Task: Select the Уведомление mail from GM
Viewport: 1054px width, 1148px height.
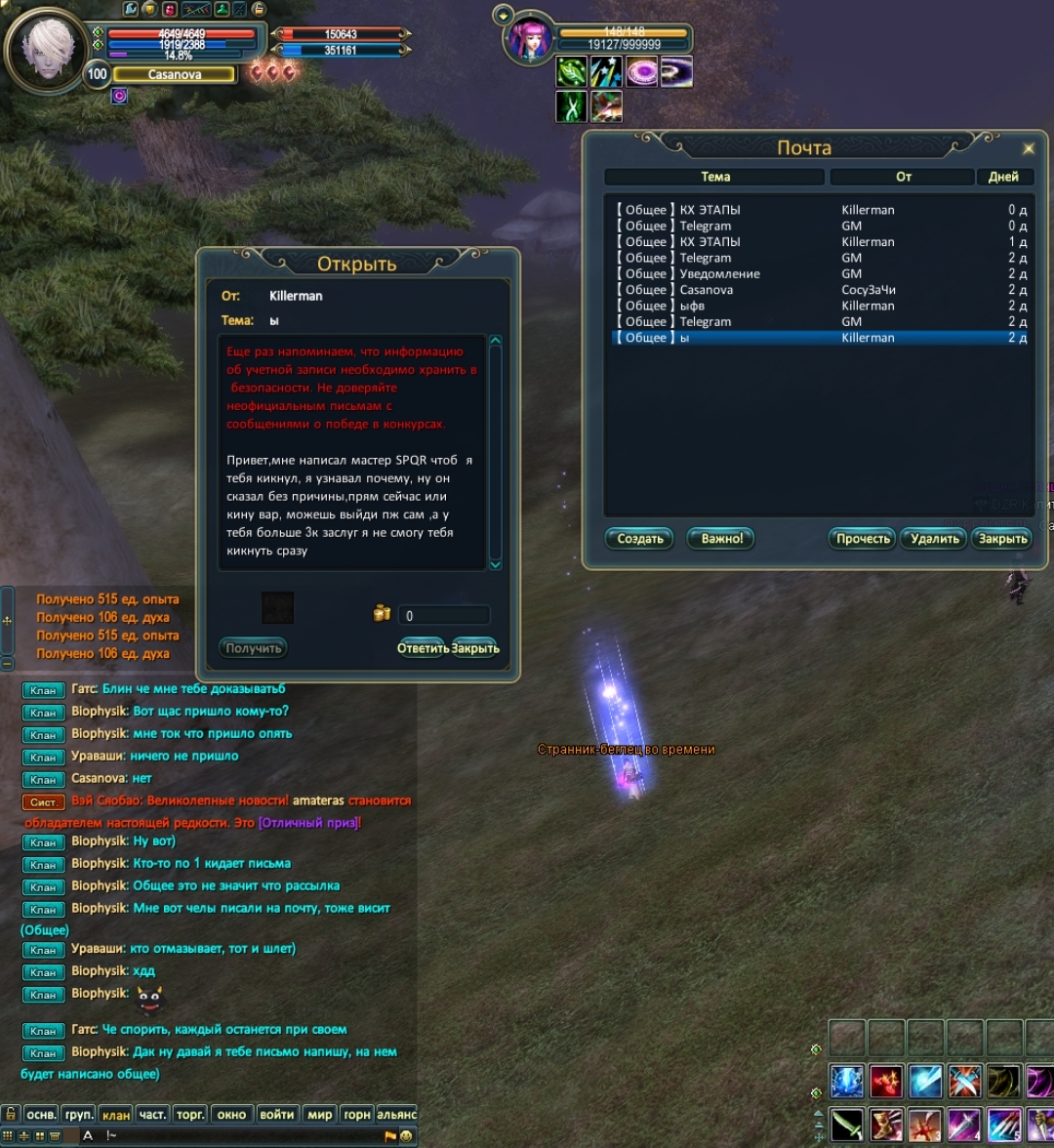Action: (720, 274)
